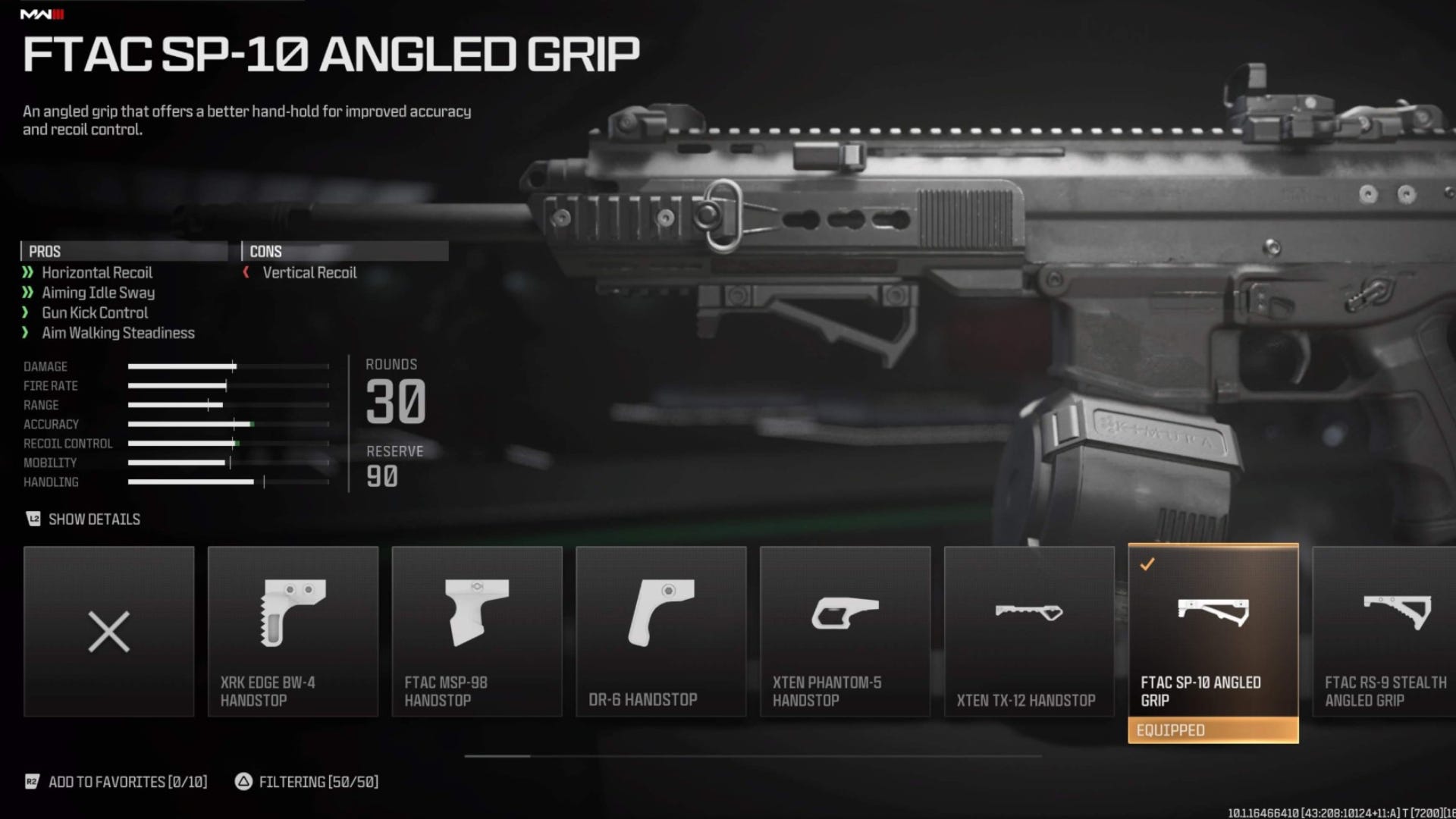Screen dimensions: 1456x819
Task: Select the XRK Edge BW-4 Handstop attachment
Action: 293,631
